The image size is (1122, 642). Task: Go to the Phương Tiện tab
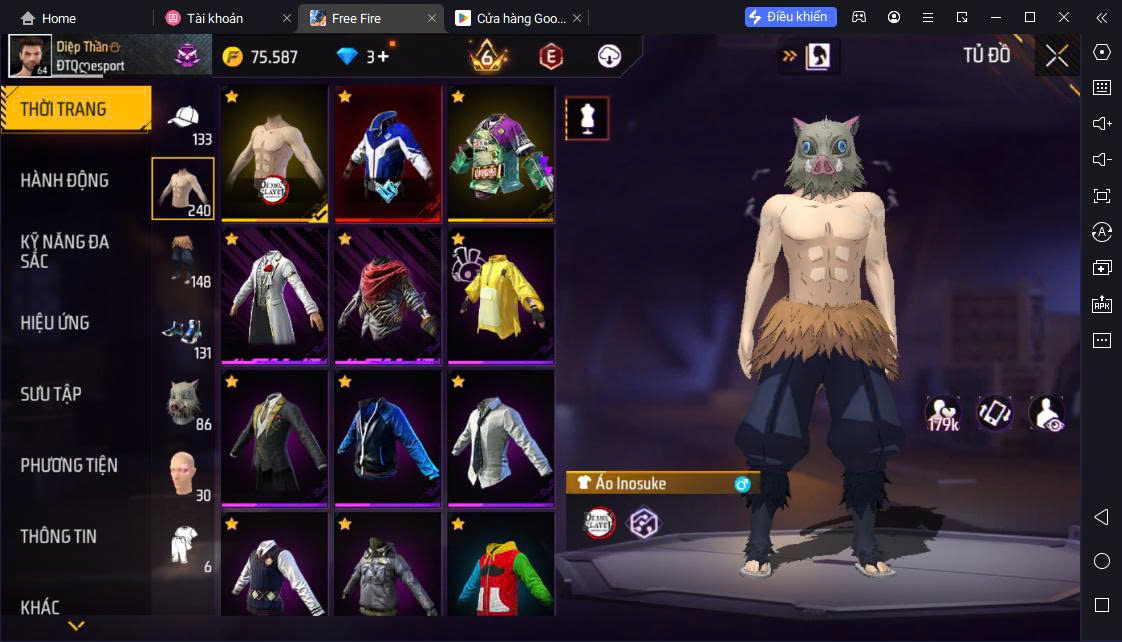tap(69, 465)
